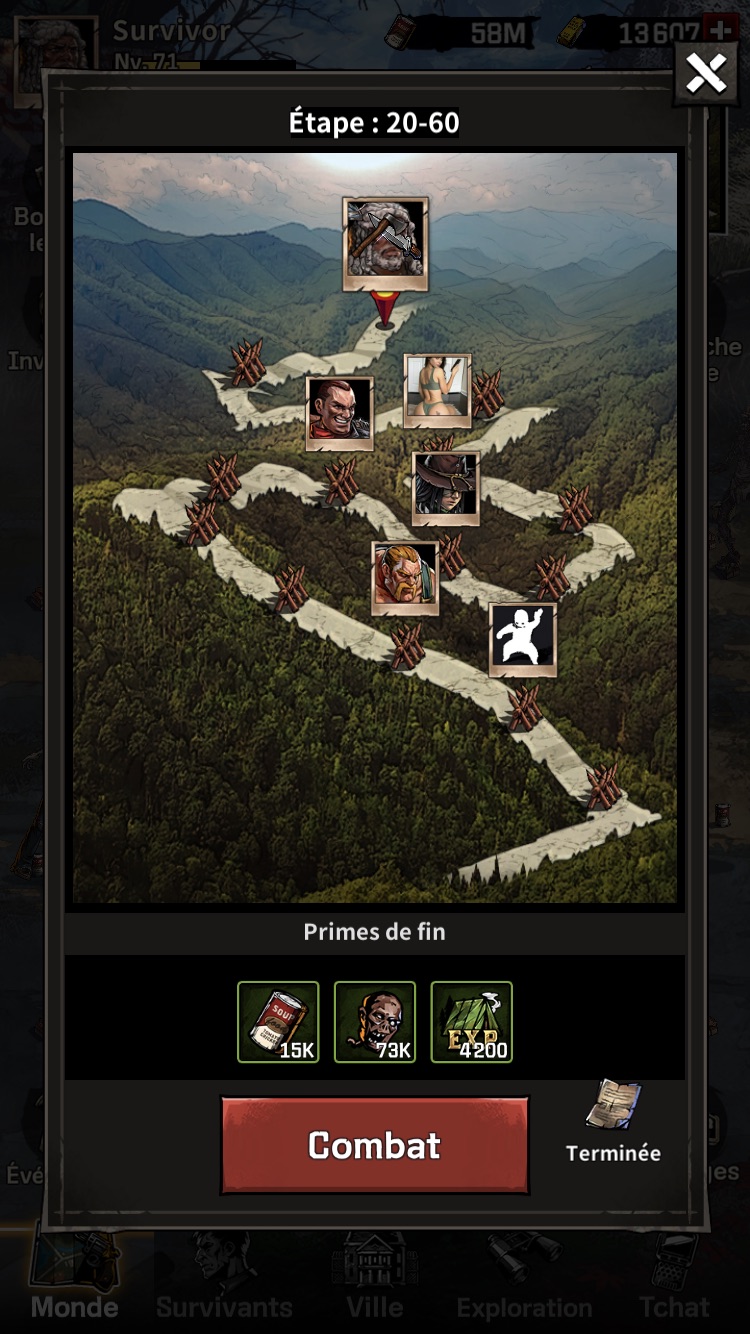
Task: Select the grinning red-armored man portrait
Action: (339, 410)
